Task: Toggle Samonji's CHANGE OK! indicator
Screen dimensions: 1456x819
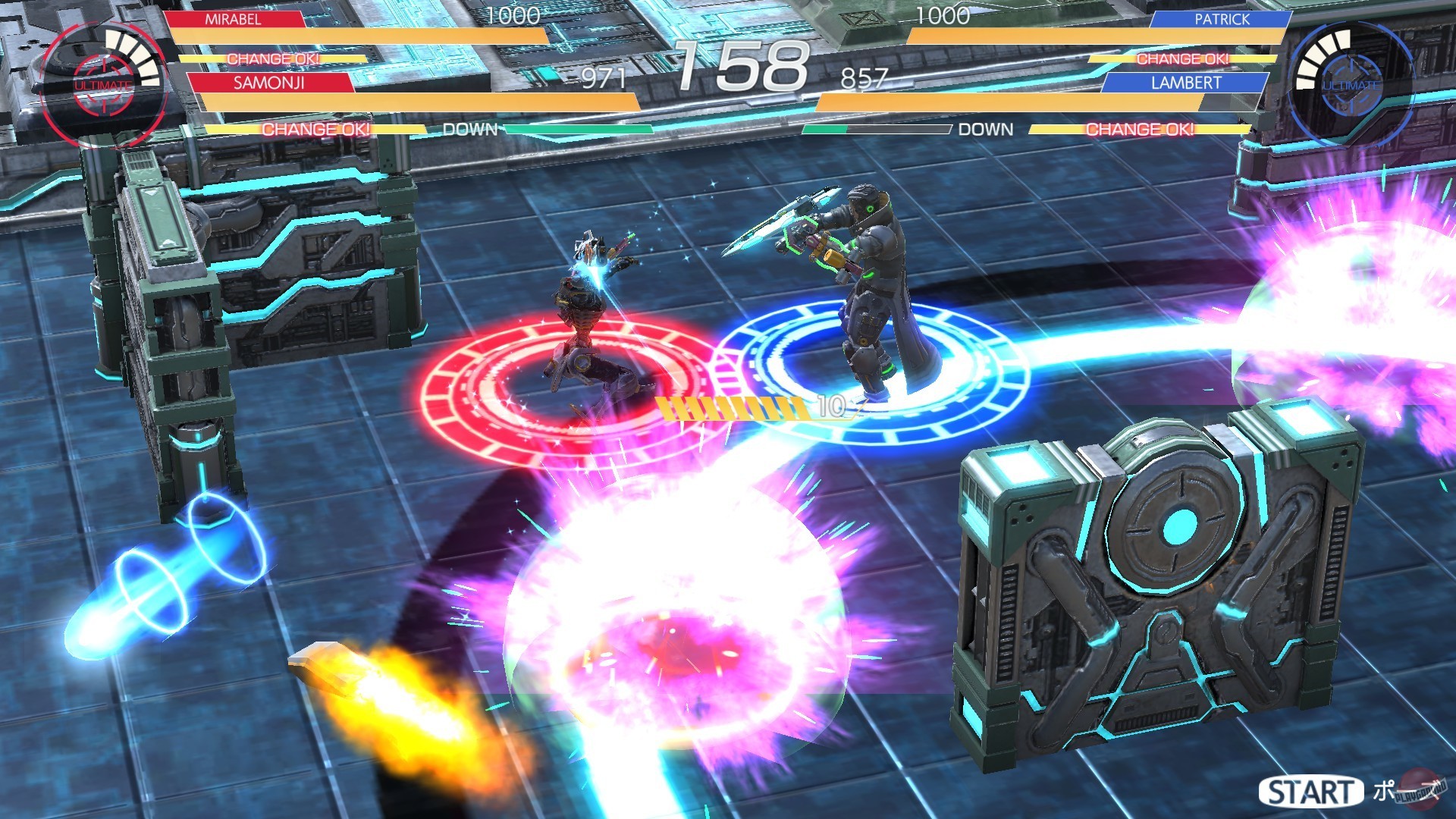Action: [316, 130]
